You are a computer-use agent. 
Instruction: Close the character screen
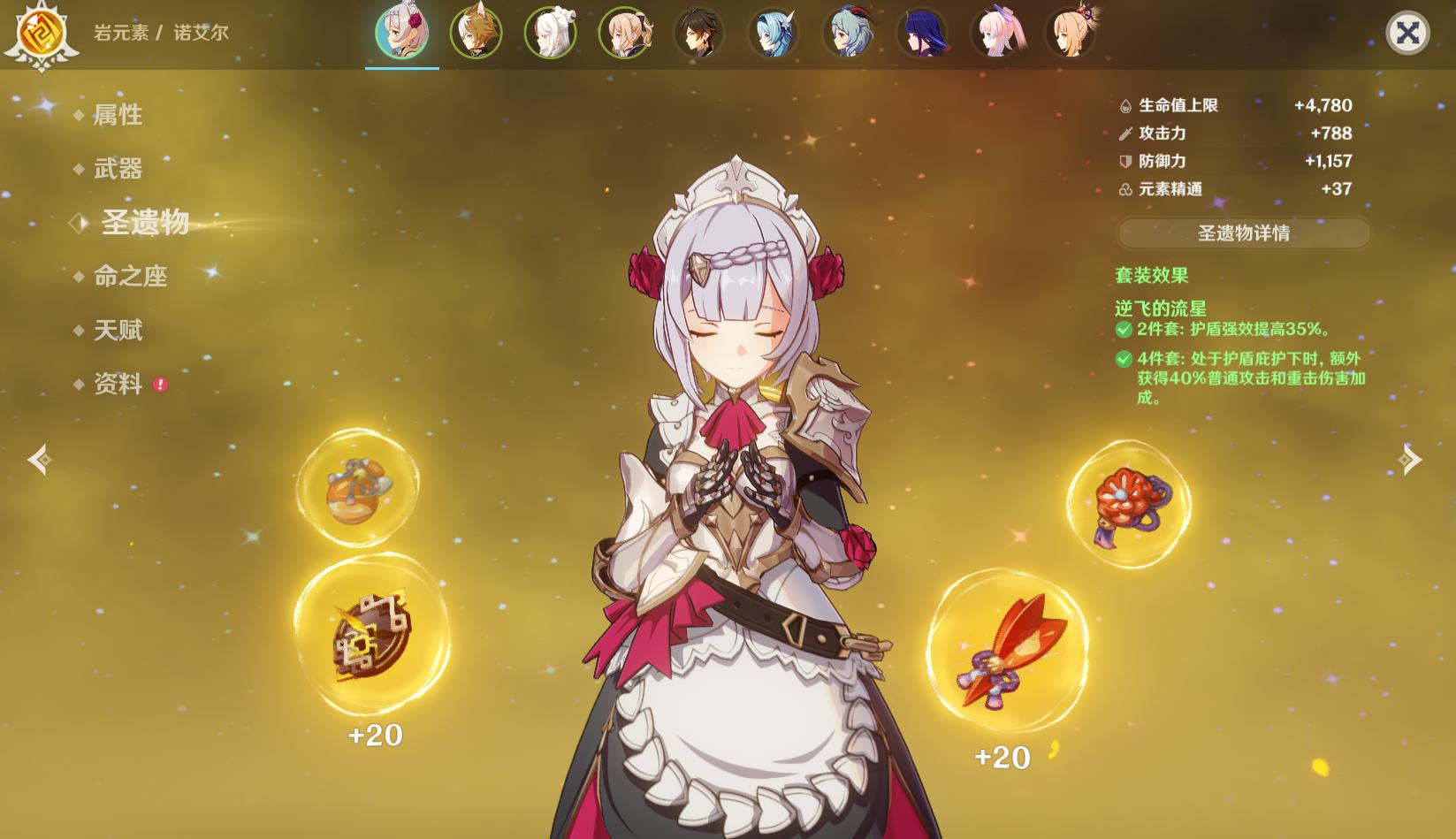[x=1406, y=34]
